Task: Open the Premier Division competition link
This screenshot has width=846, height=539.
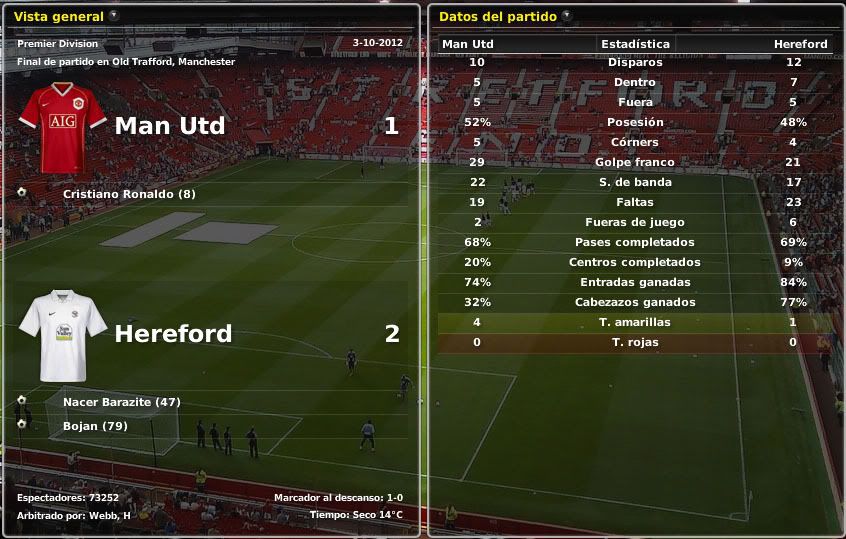Action: [x=58, y=44]
